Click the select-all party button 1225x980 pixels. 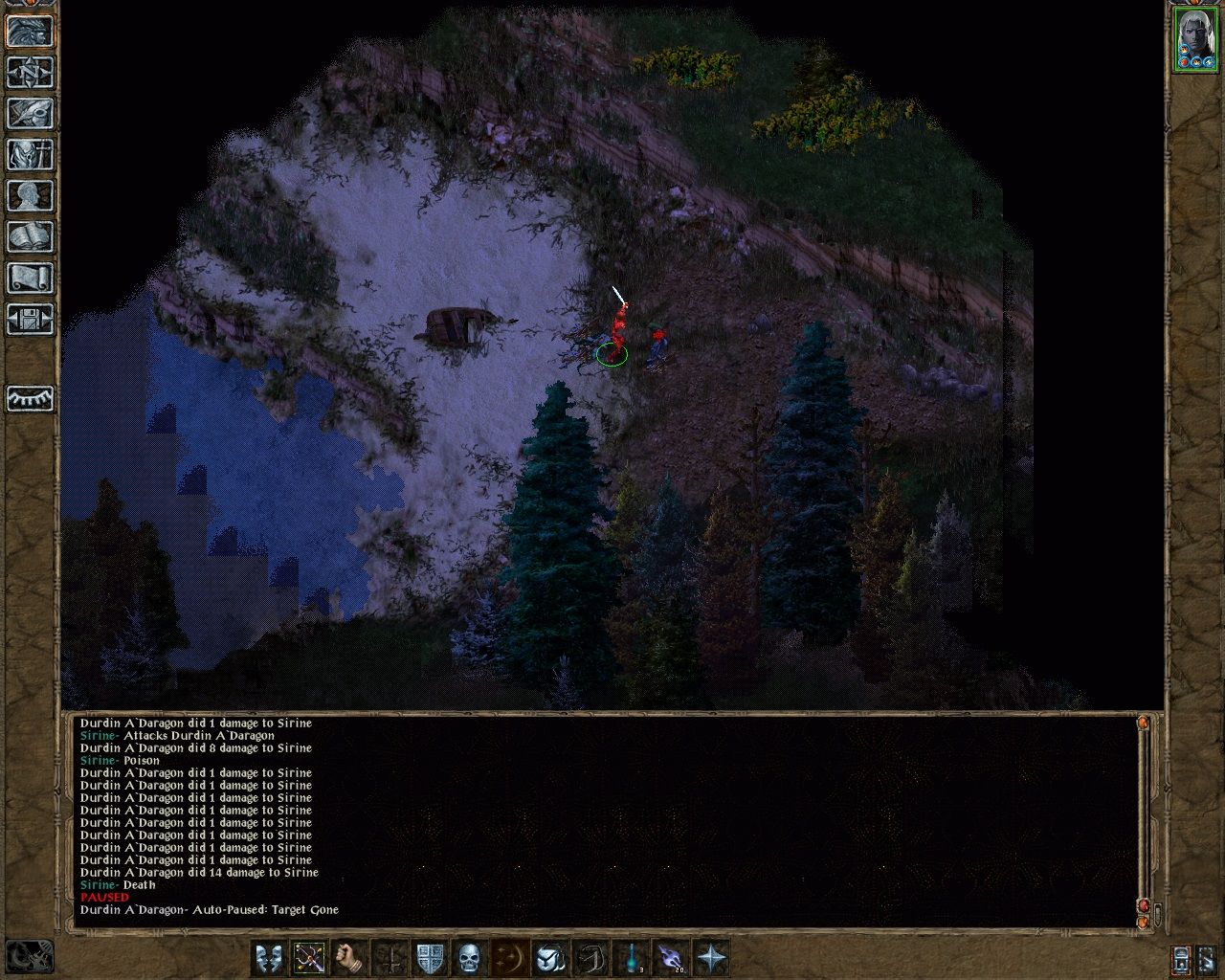1206,958
